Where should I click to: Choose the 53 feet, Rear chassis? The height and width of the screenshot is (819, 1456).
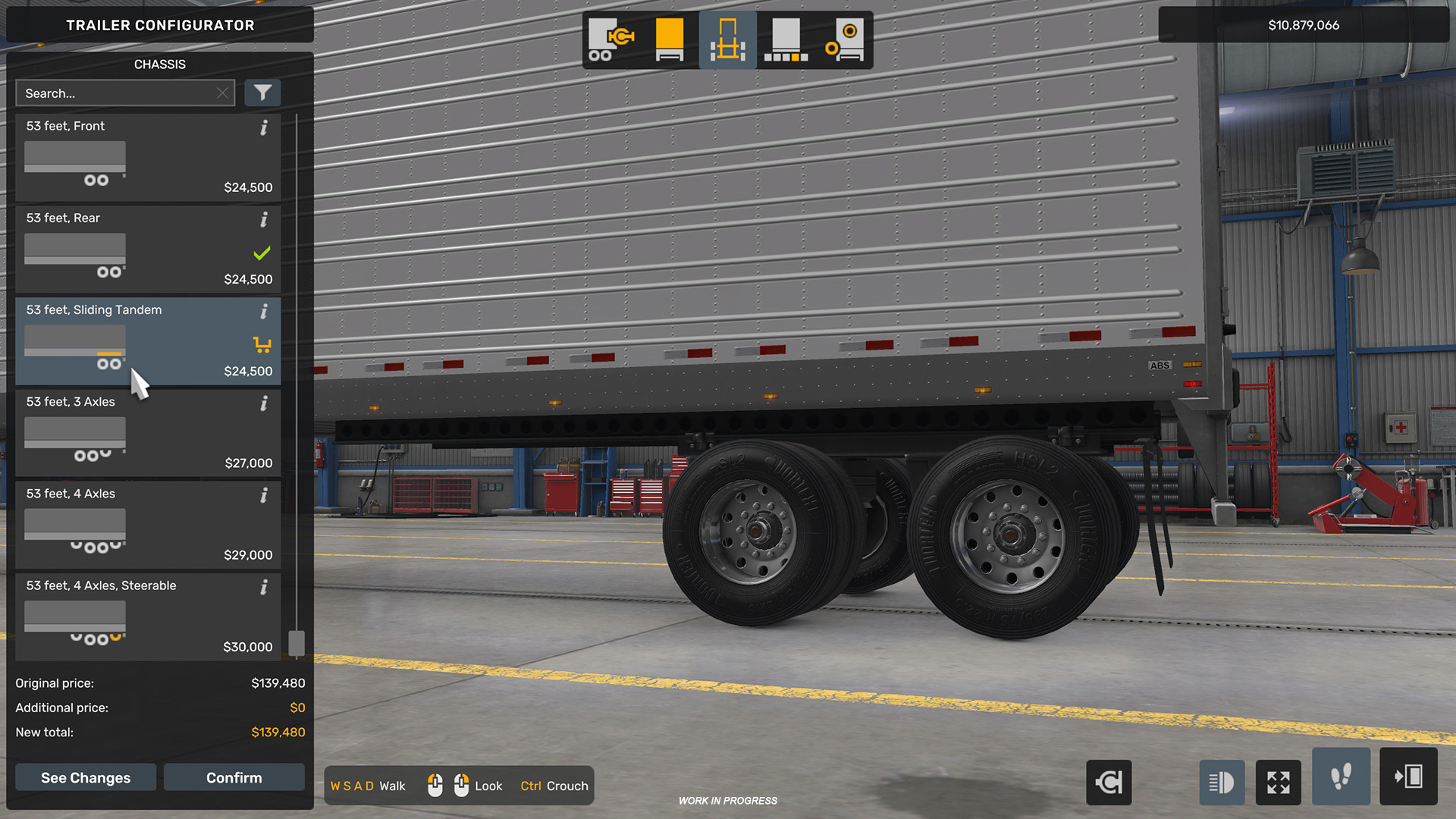pyautogui.click(x=148, y=249)
